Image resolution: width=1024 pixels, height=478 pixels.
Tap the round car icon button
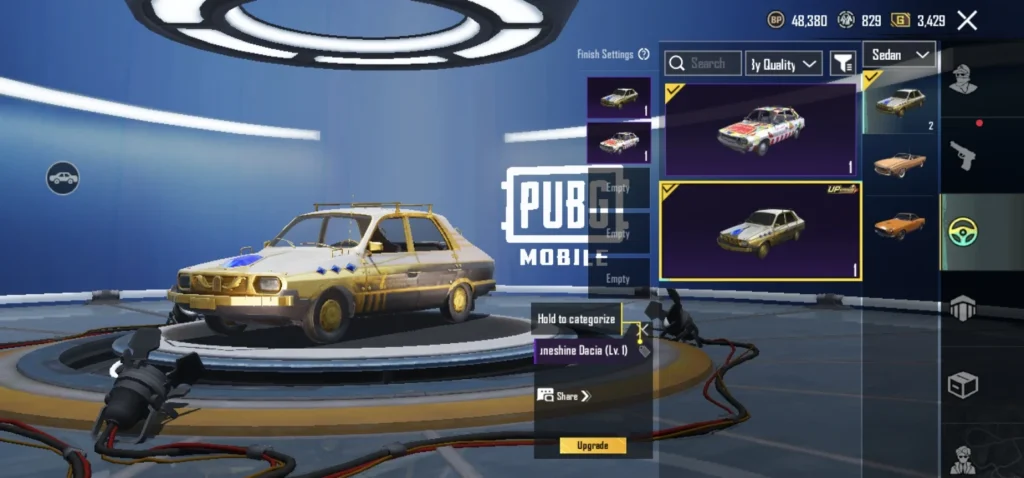63,178
